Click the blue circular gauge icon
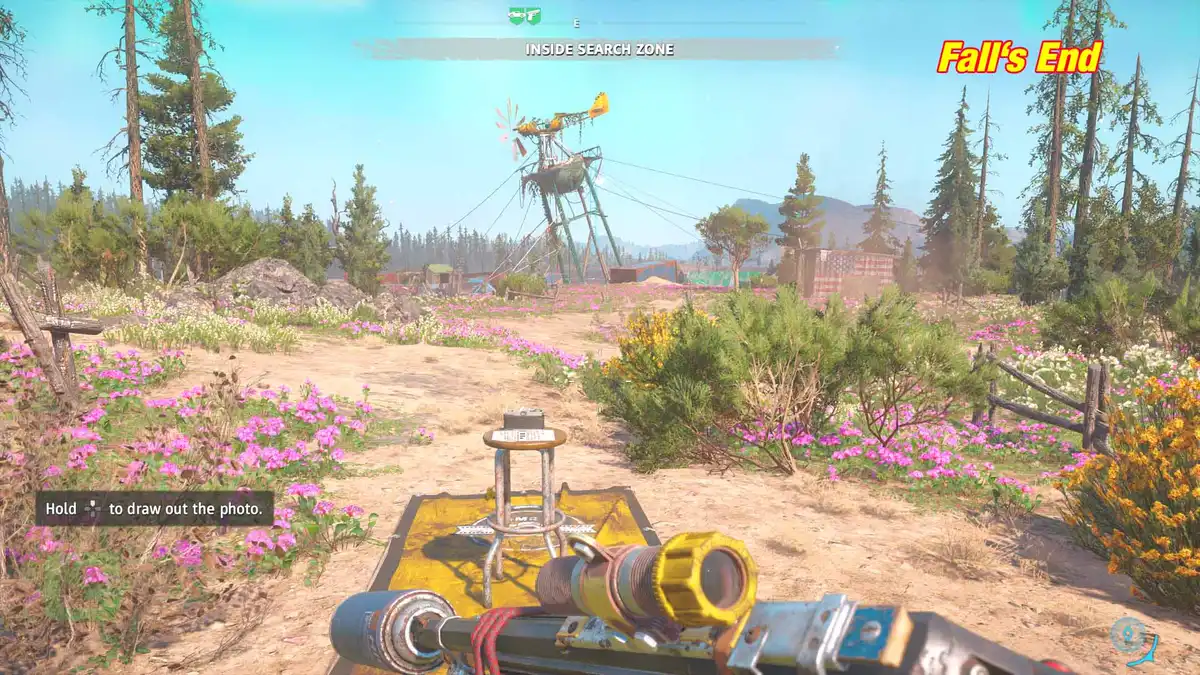Image resolution: width=1200 pixels, height=675 pixels. coord(1131,637)
